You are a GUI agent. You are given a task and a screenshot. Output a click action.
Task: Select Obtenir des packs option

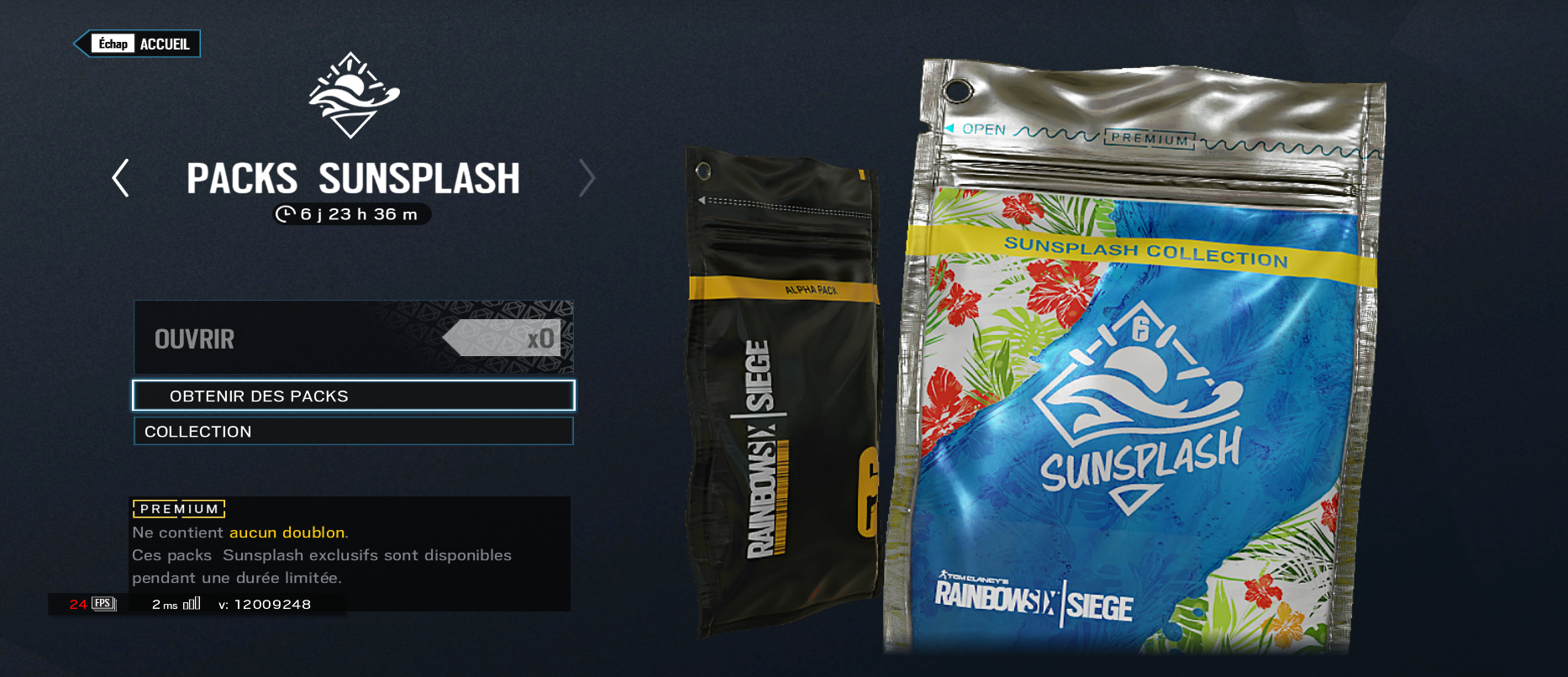pos(353,396)
